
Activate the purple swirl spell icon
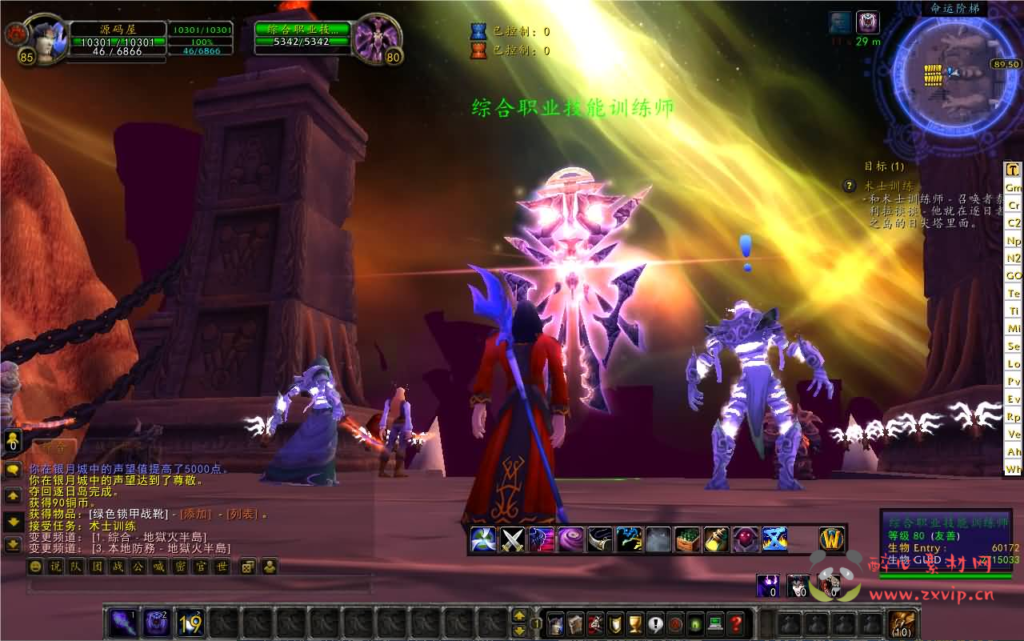tap(571, 540)
